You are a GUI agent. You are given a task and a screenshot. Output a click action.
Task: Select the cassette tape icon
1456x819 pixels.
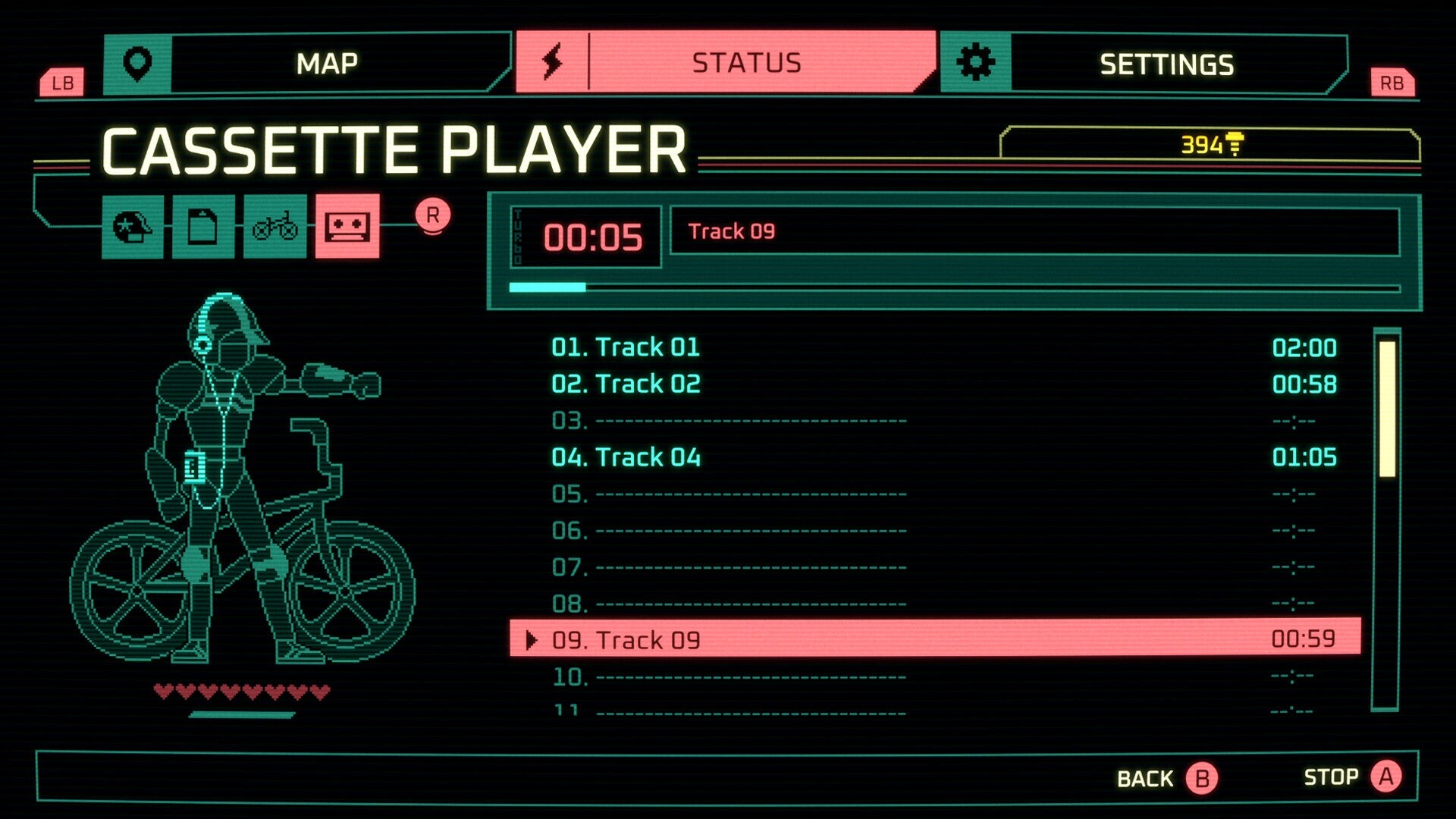point(349,227)
